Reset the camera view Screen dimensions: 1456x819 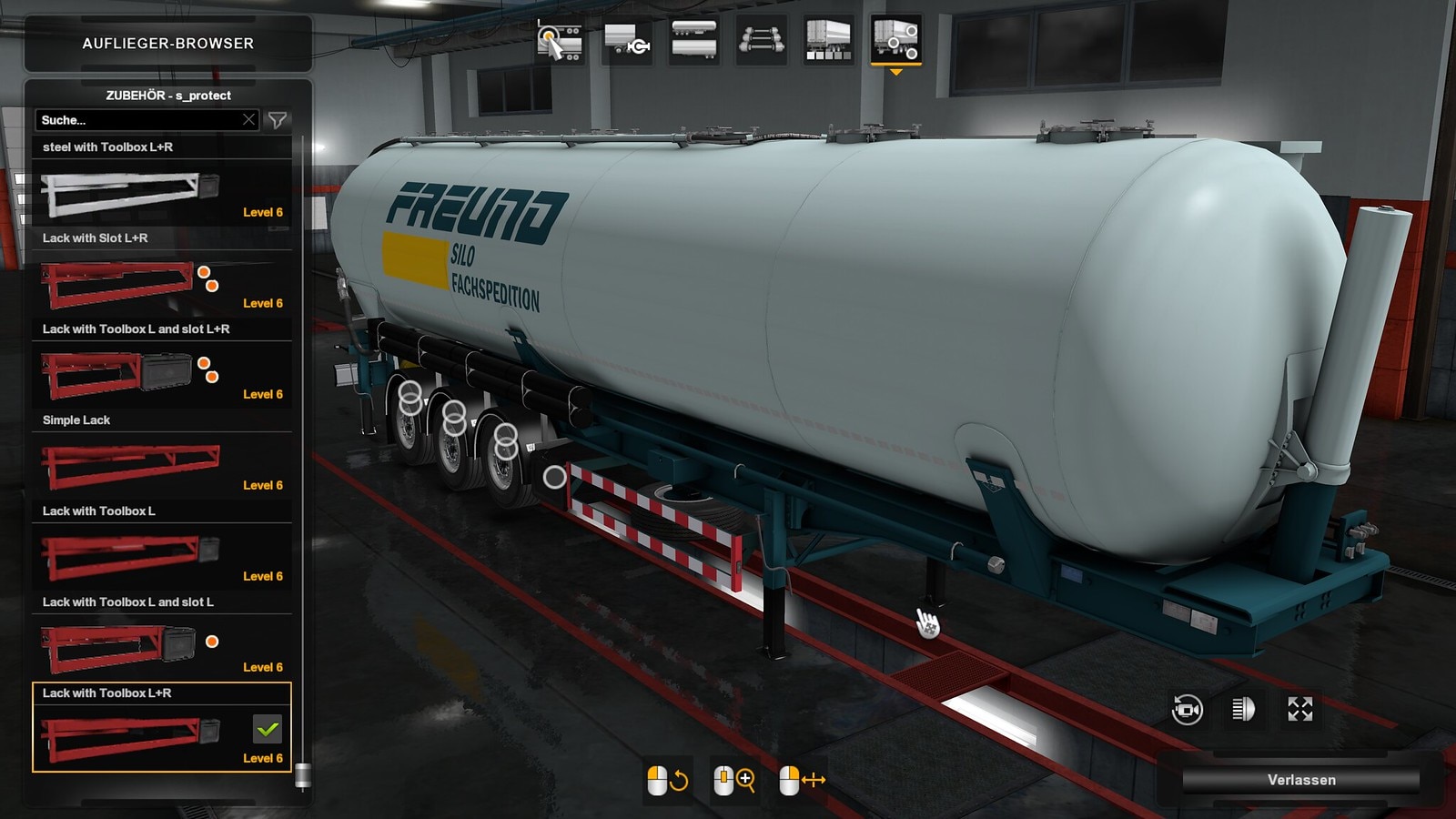1188,709
